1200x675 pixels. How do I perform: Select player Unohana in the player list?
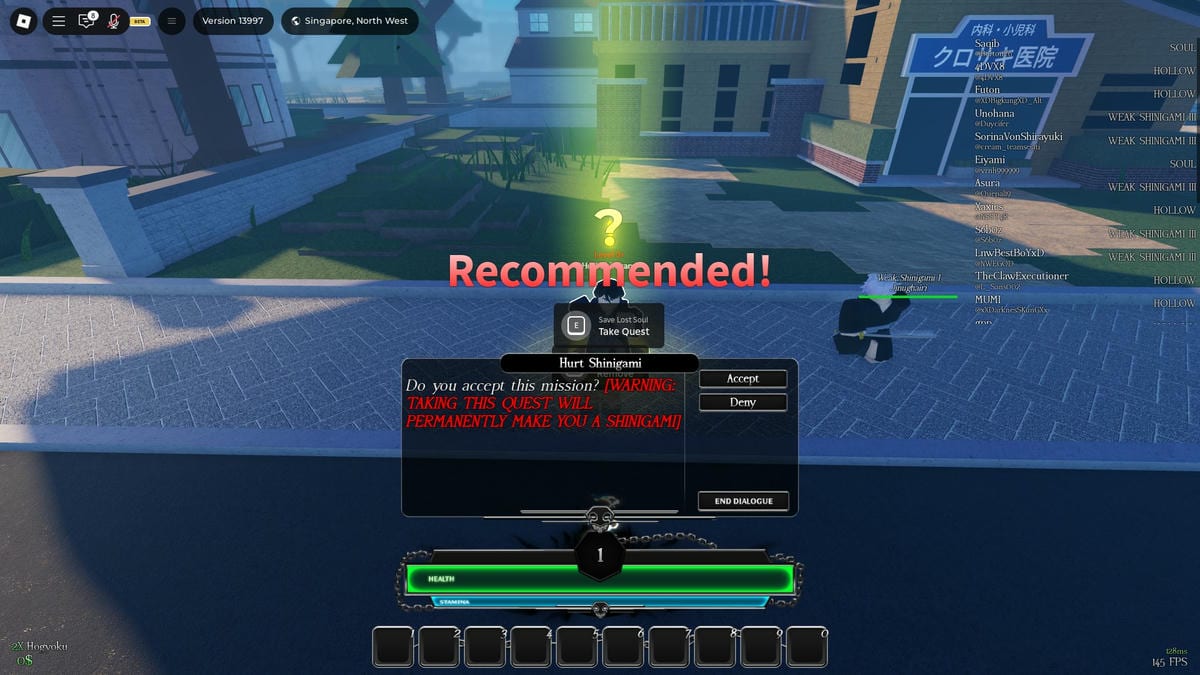pos(995,114)
